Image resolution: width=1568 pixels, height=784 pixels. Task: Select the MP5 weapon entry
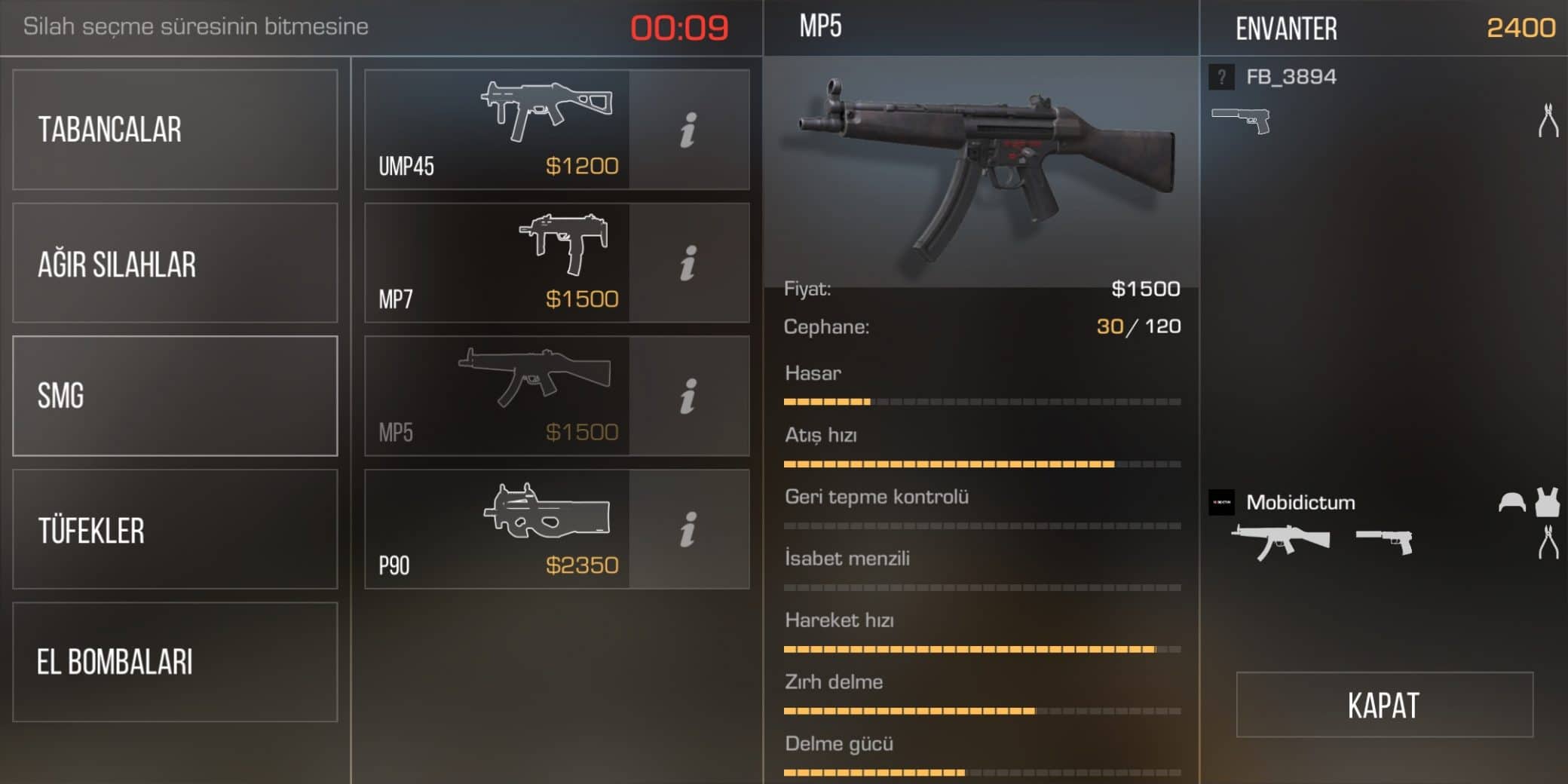[498, 396]
